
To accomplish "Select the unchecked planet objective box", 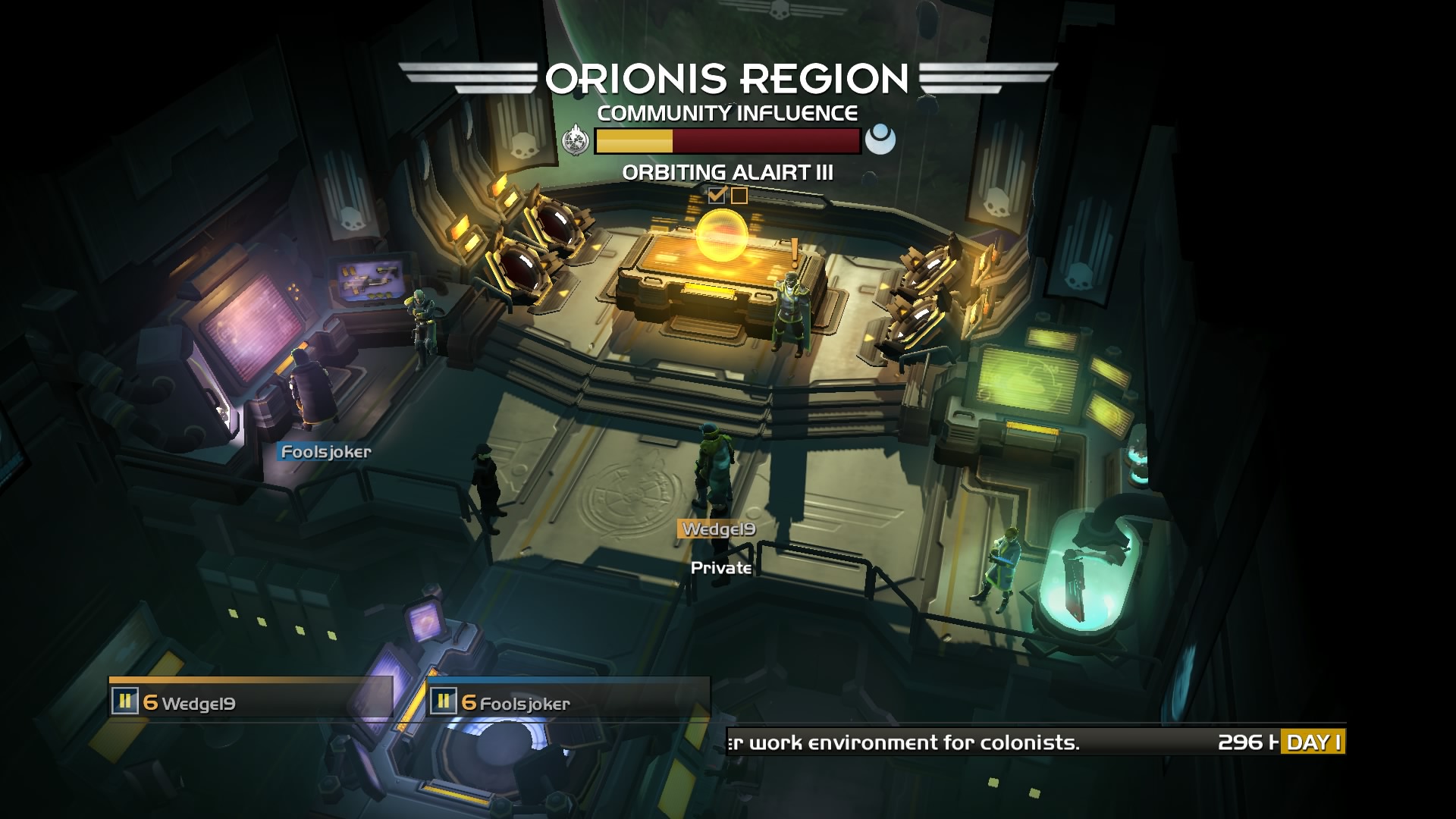I will [x=739, y=196].
